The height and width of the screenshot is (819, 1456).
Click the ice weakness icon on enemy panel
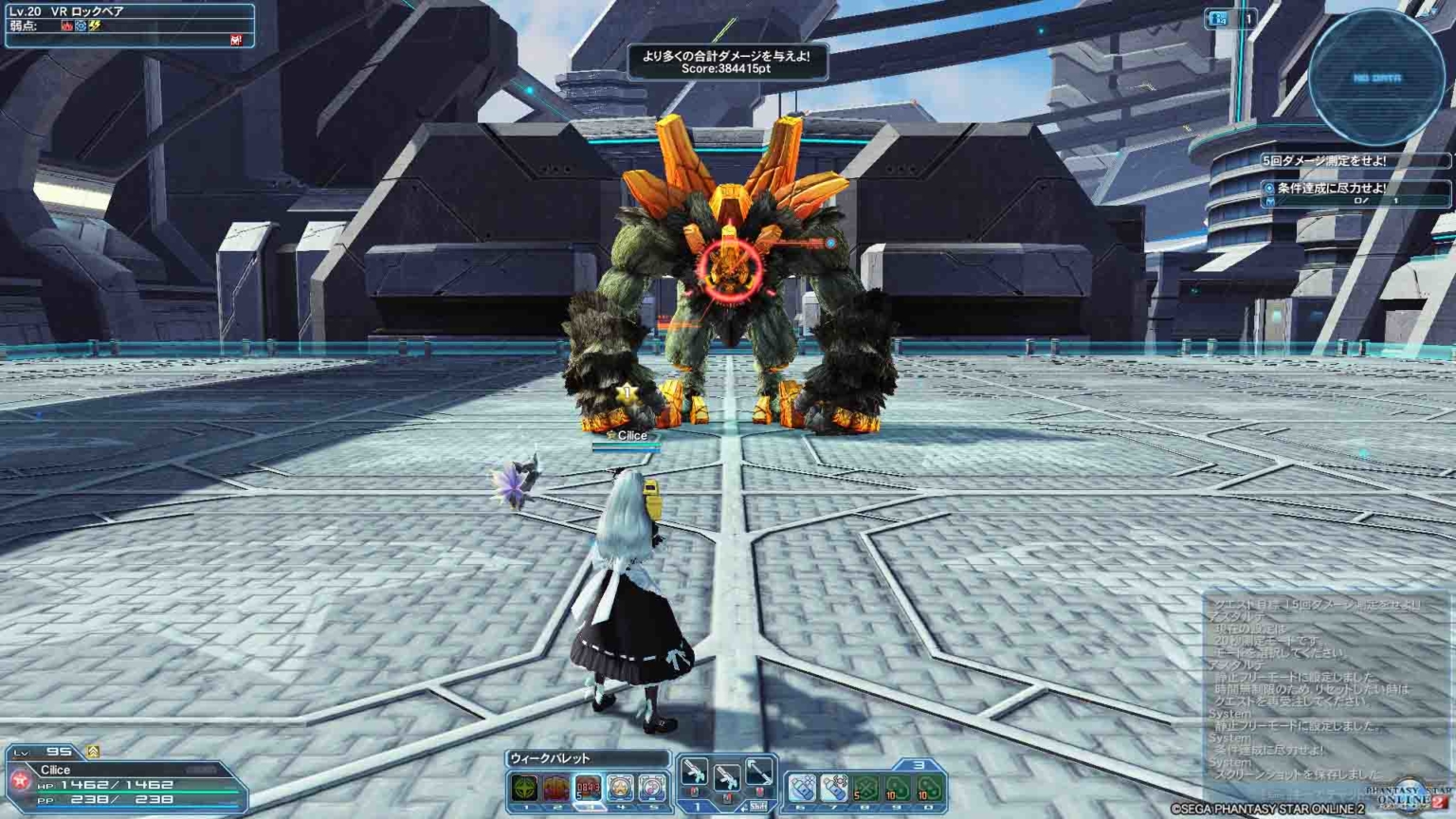coord(80,26)
